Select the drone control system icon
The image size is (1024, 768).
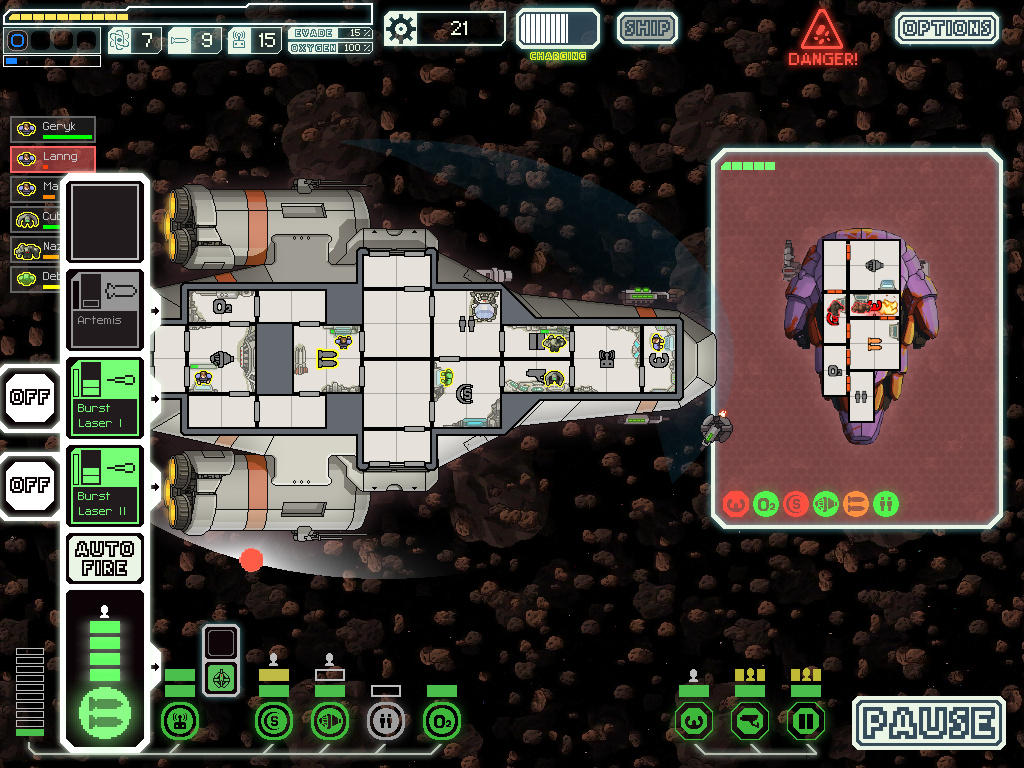coord(180,720)
